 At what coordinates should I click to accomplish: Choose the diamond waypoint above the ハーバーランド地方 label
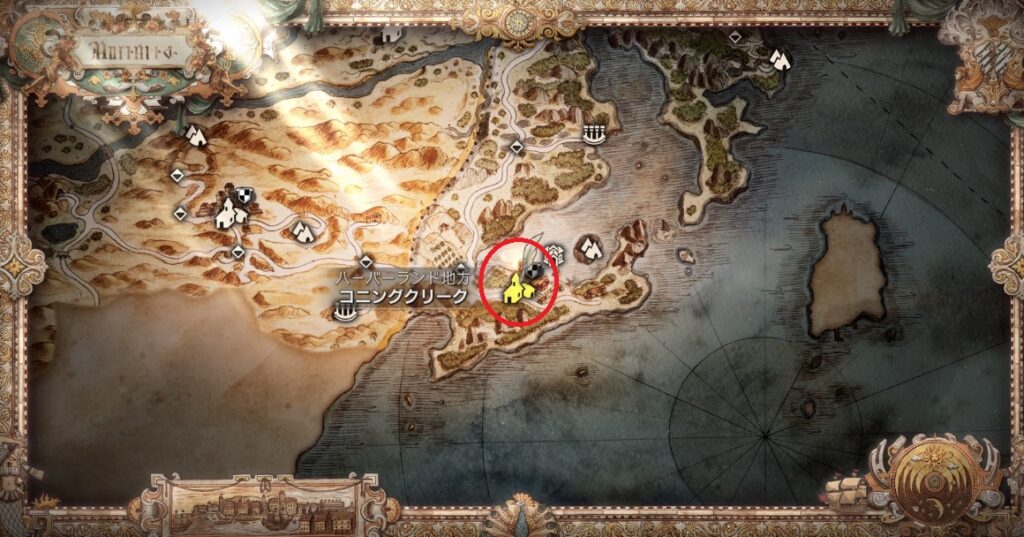tap(367, 260)
